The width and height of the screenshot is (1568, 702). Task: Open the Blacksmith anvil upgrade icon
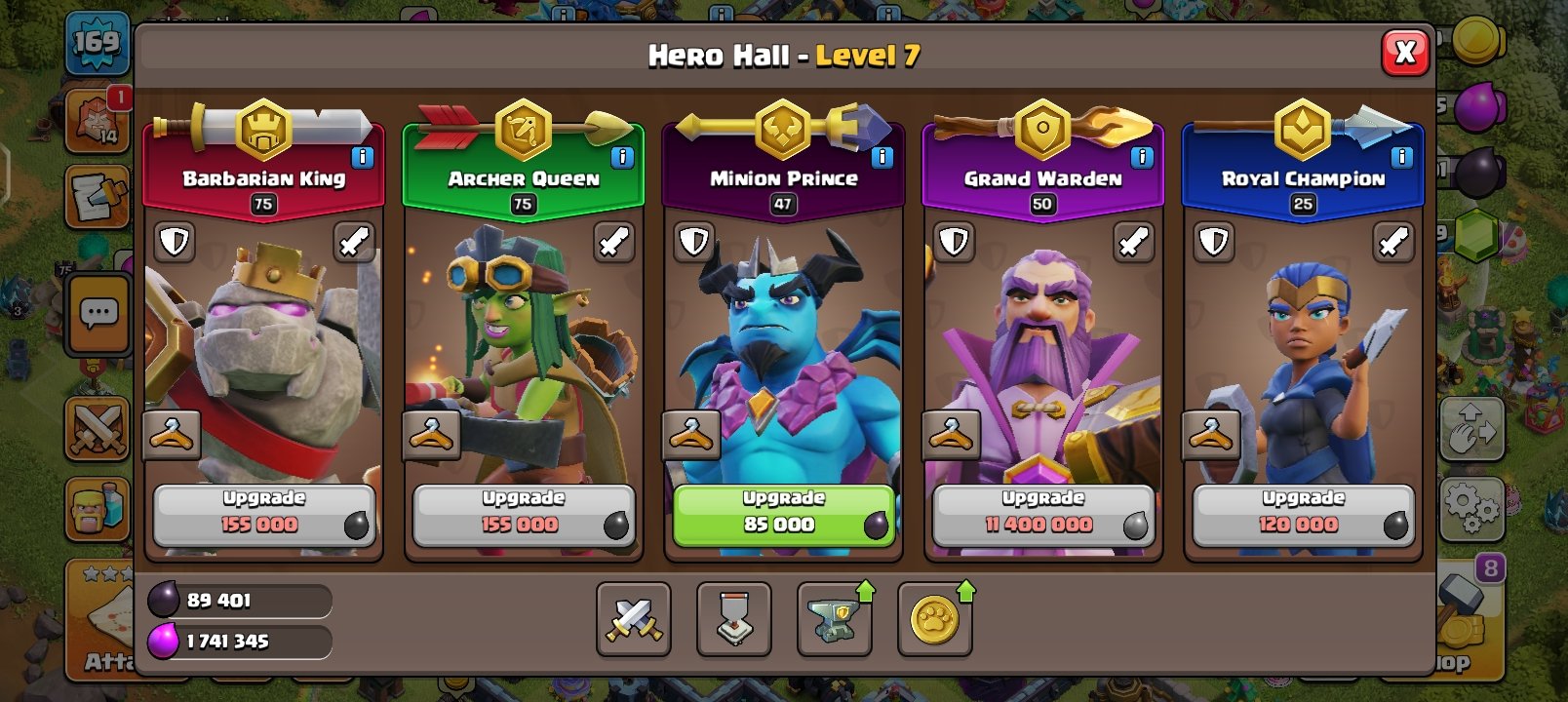point(835,620)
